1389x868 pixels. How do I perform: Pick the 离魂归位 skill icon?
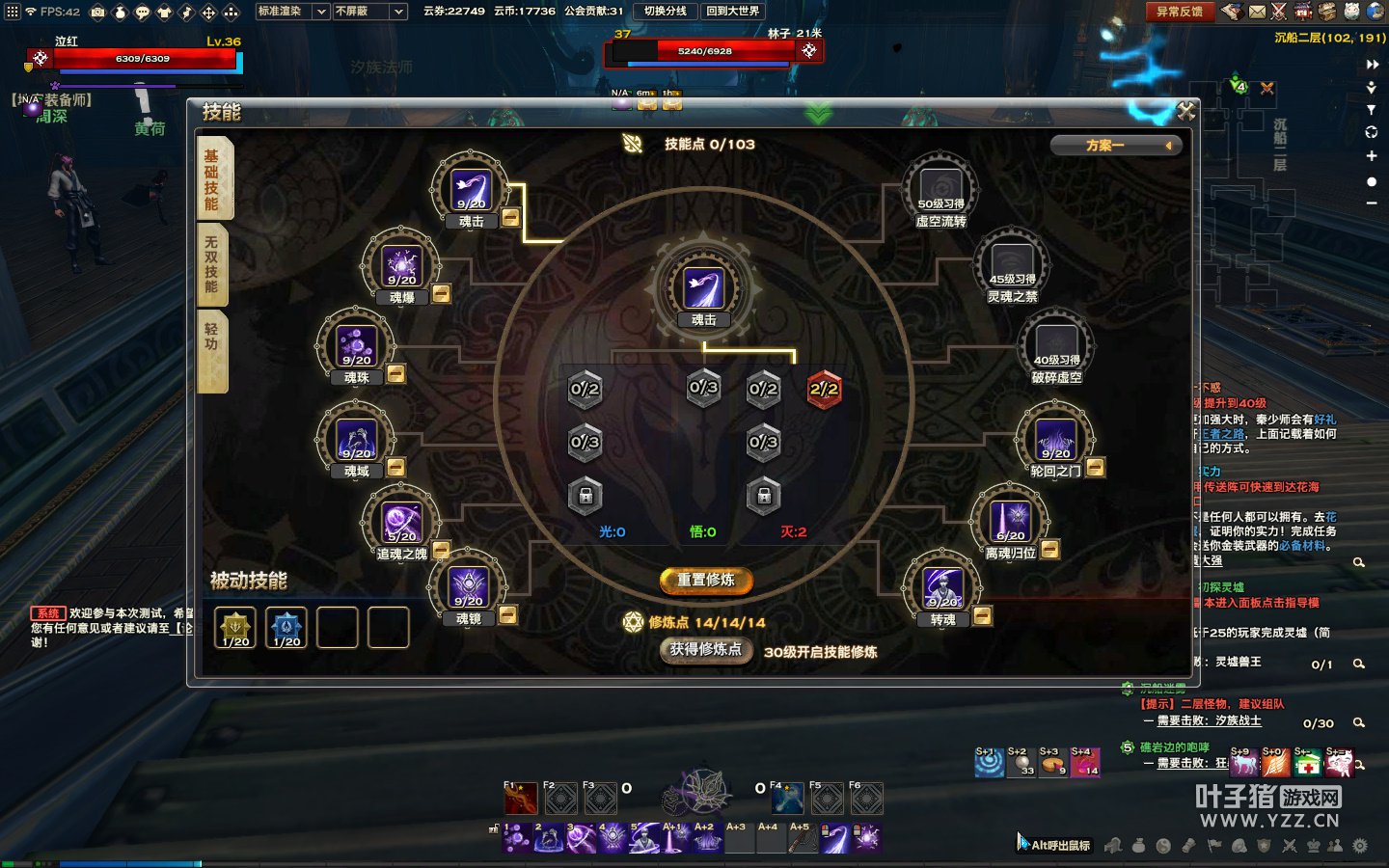pos(1011,522)
